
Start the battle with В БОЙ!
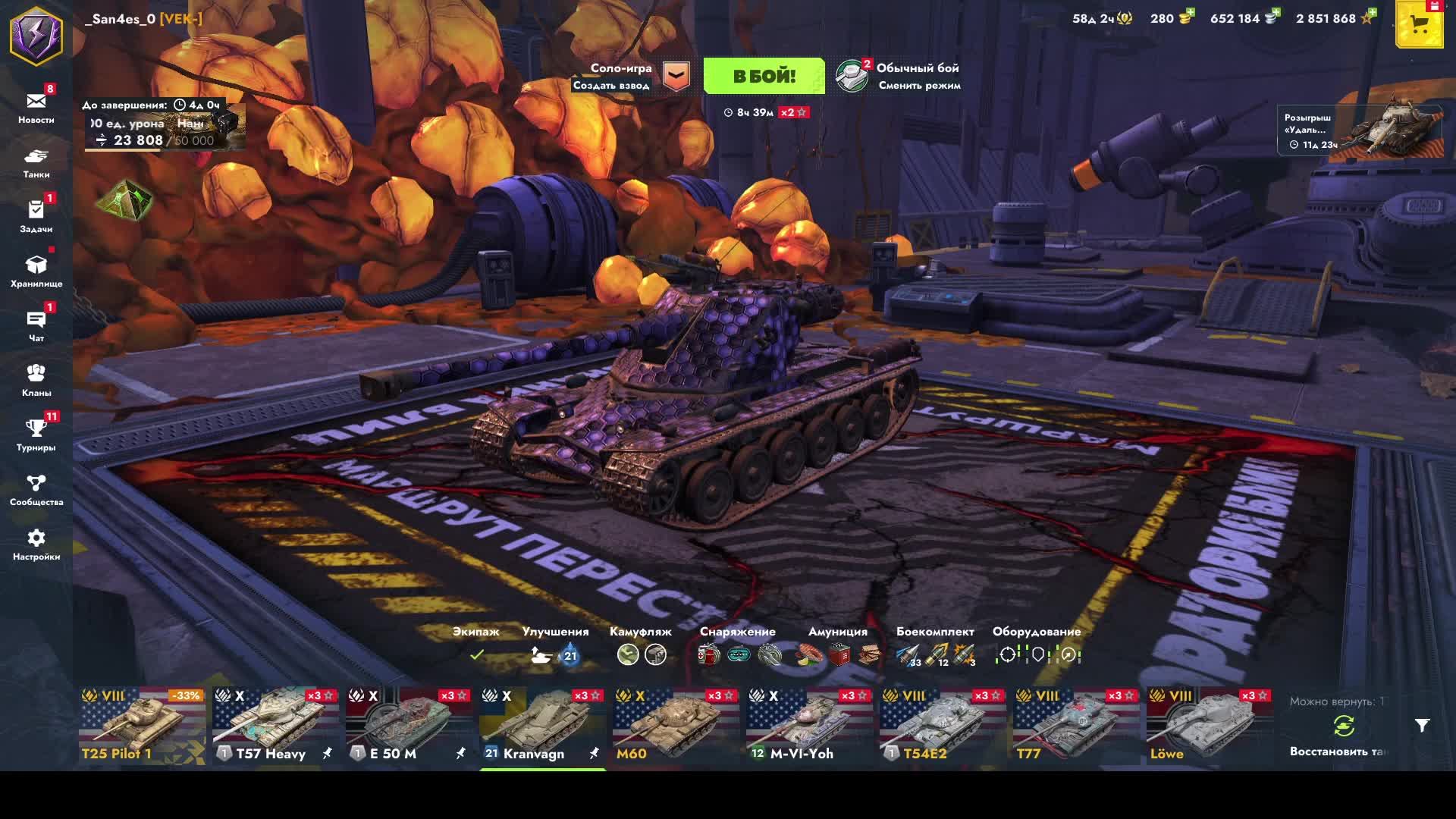click(764, 76)
